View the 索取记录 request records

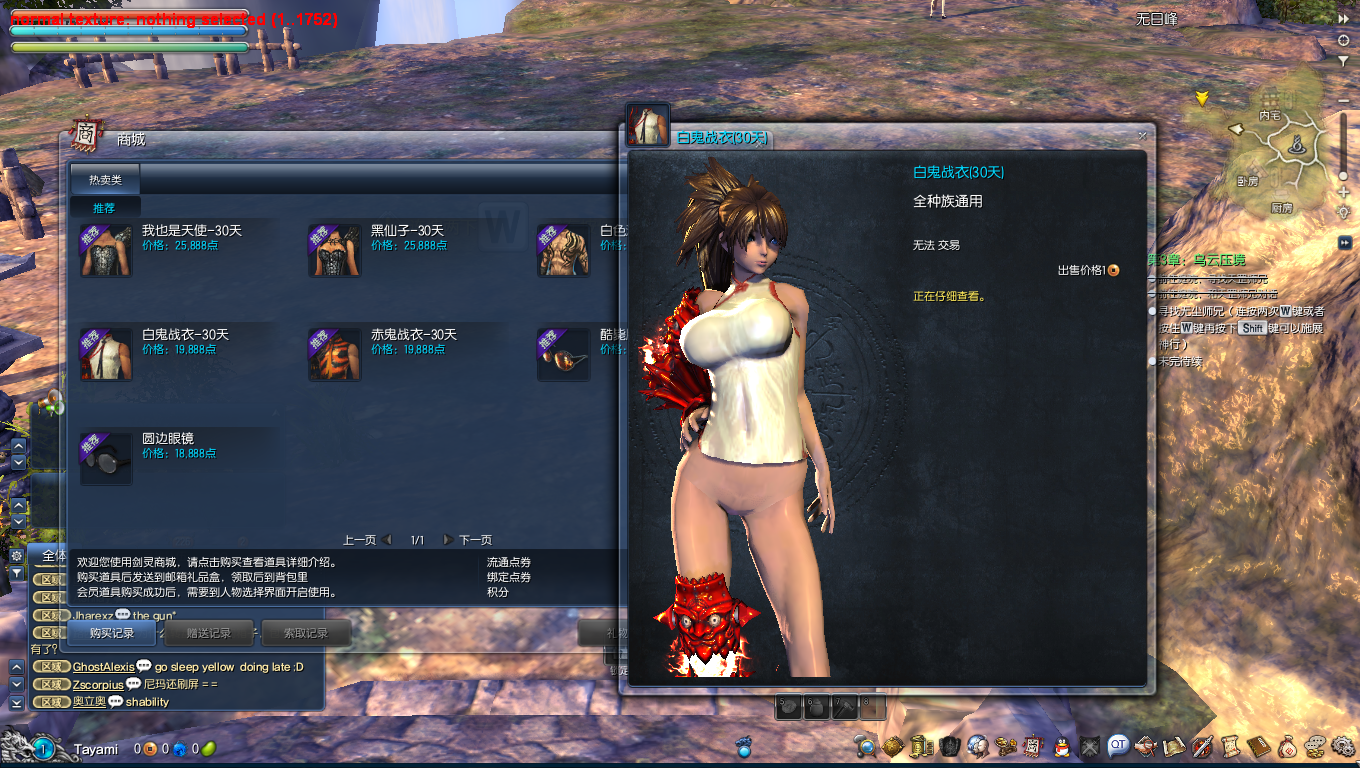(305, 633)
